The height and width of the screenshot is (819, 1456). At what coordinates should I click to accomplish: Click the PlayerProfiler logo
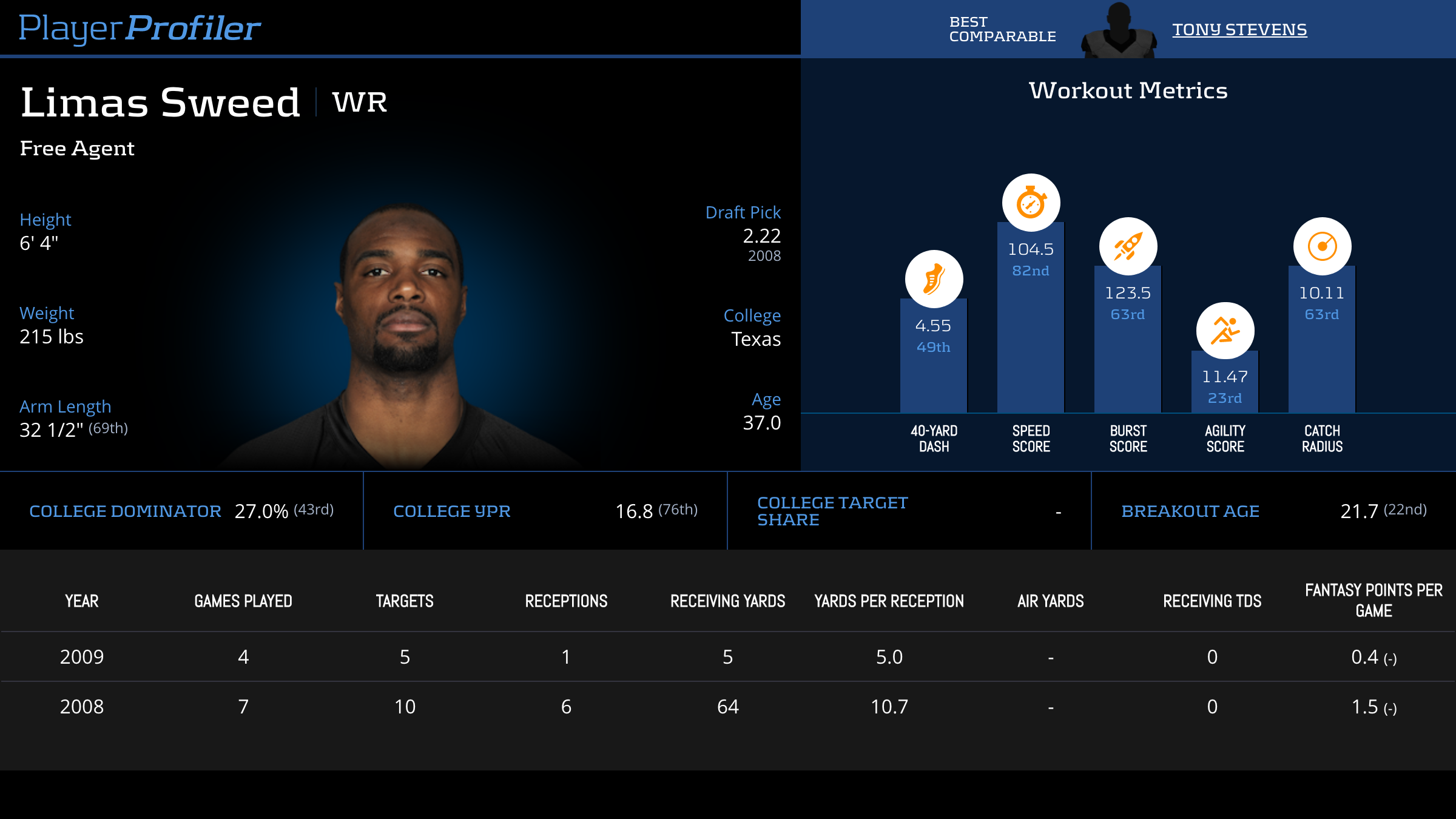click(x=140, y=28)
